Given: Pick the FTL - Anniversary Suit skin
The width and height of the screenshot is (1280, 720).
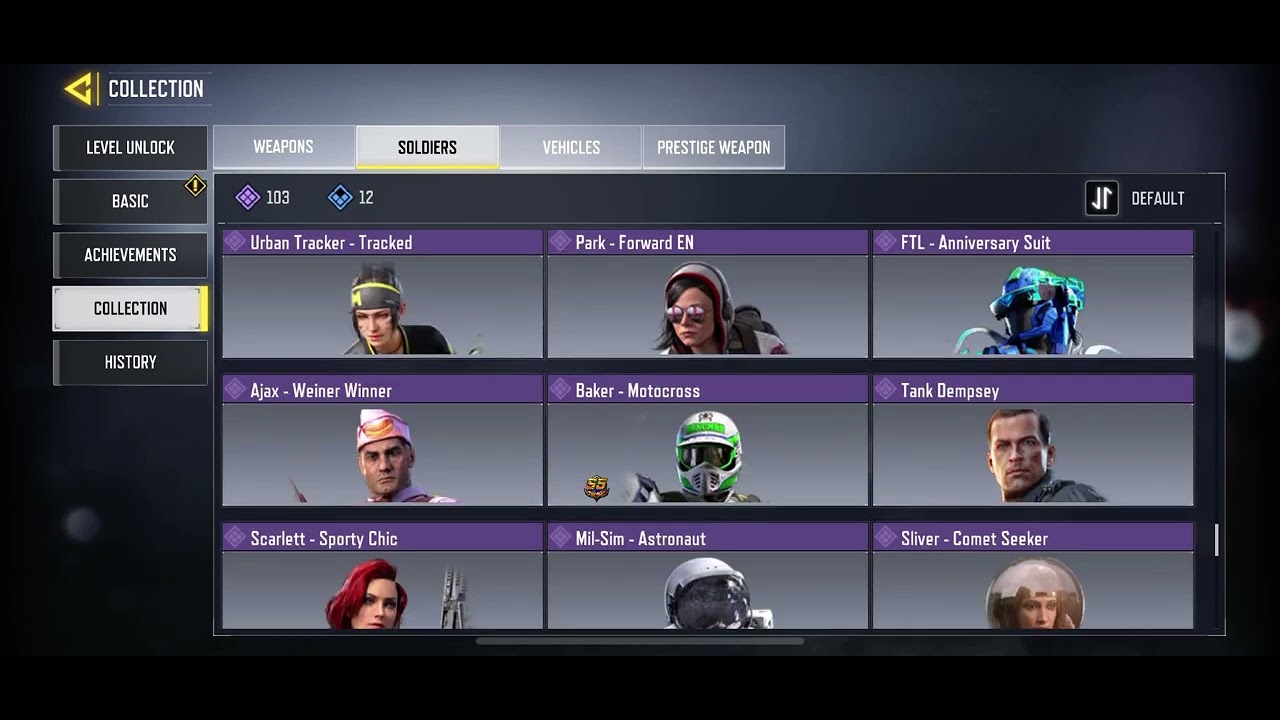Looking at the screenshot, I should (1033, 295).
